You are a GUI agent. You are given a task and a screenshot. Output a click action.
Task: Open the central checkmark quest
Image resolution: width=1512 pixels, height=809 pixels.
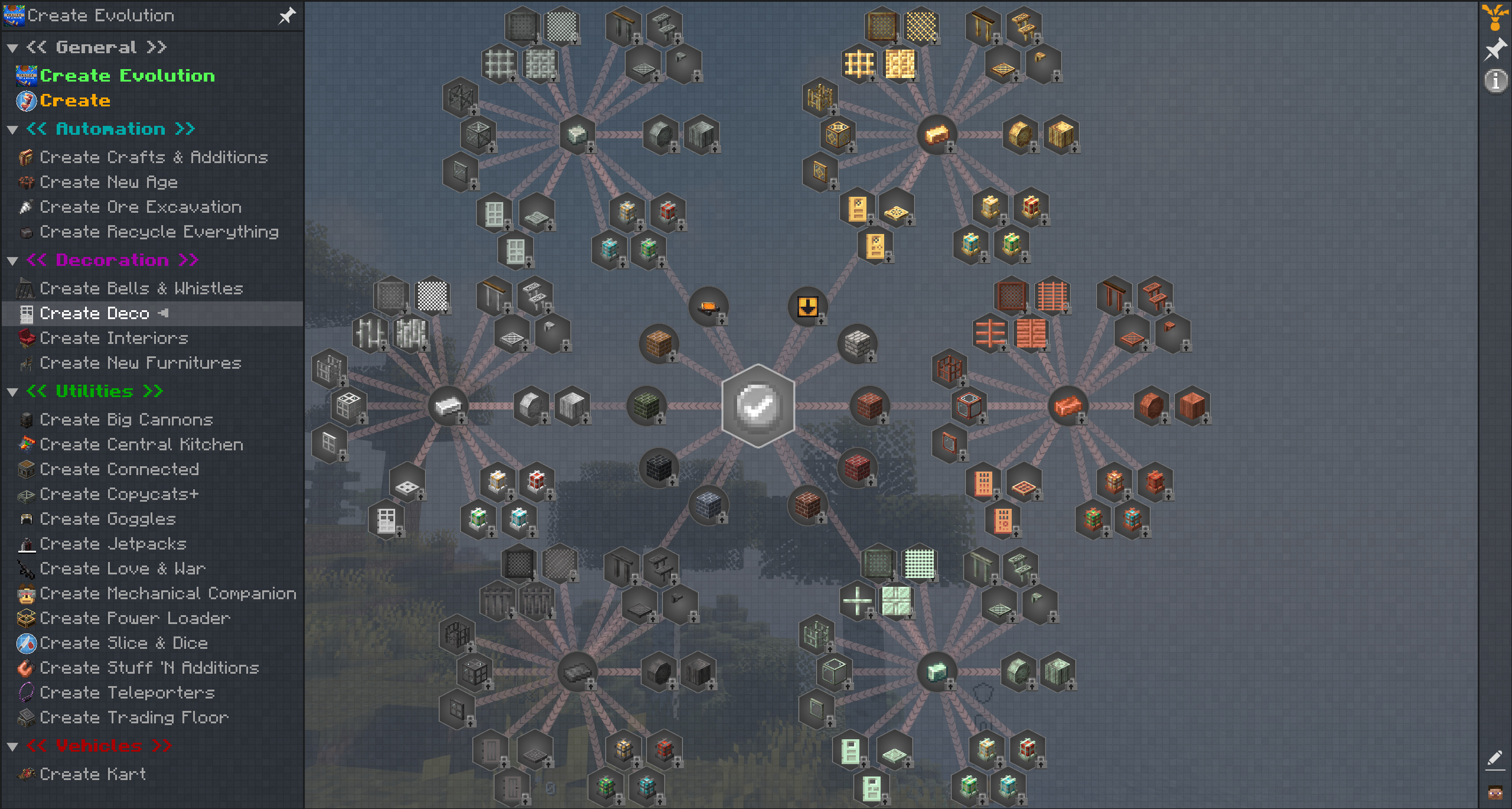pos(758,406)
